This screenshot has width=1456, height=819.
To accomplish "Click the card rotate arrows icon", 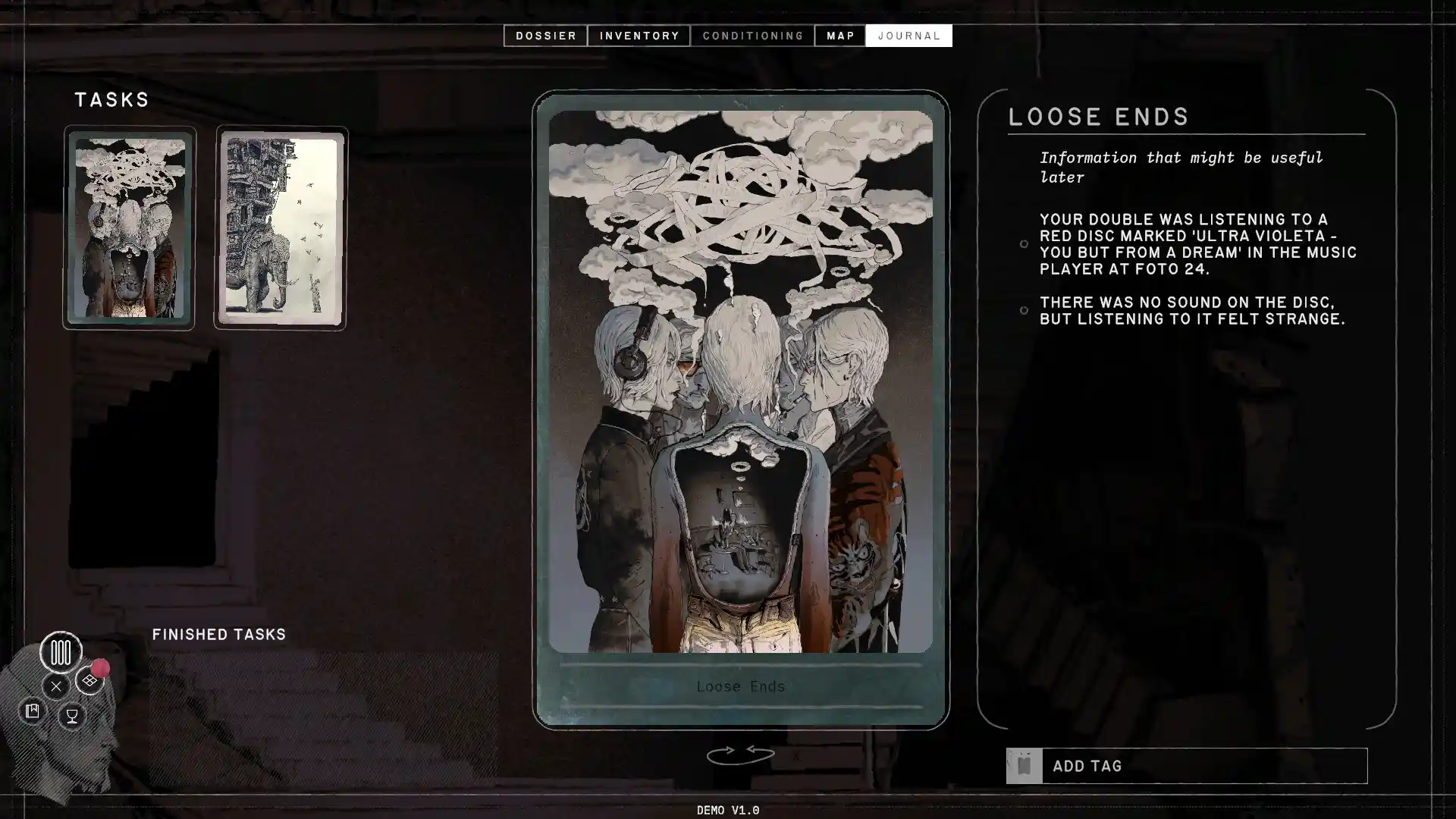I will point(740,755).
